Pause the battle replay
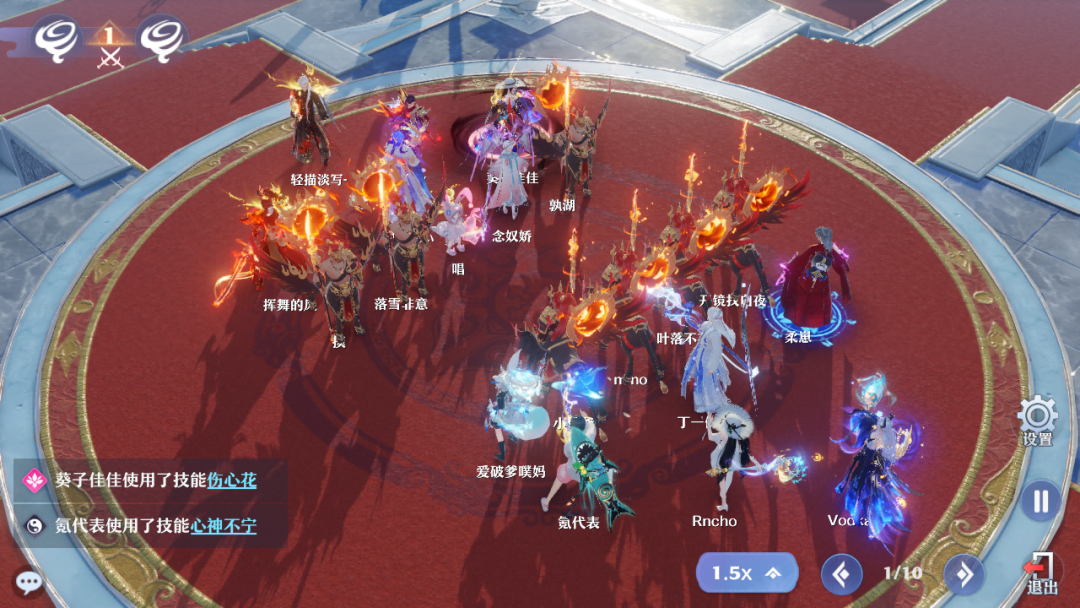Viewport: 1080px width, 608px height. pos(1041,500)
